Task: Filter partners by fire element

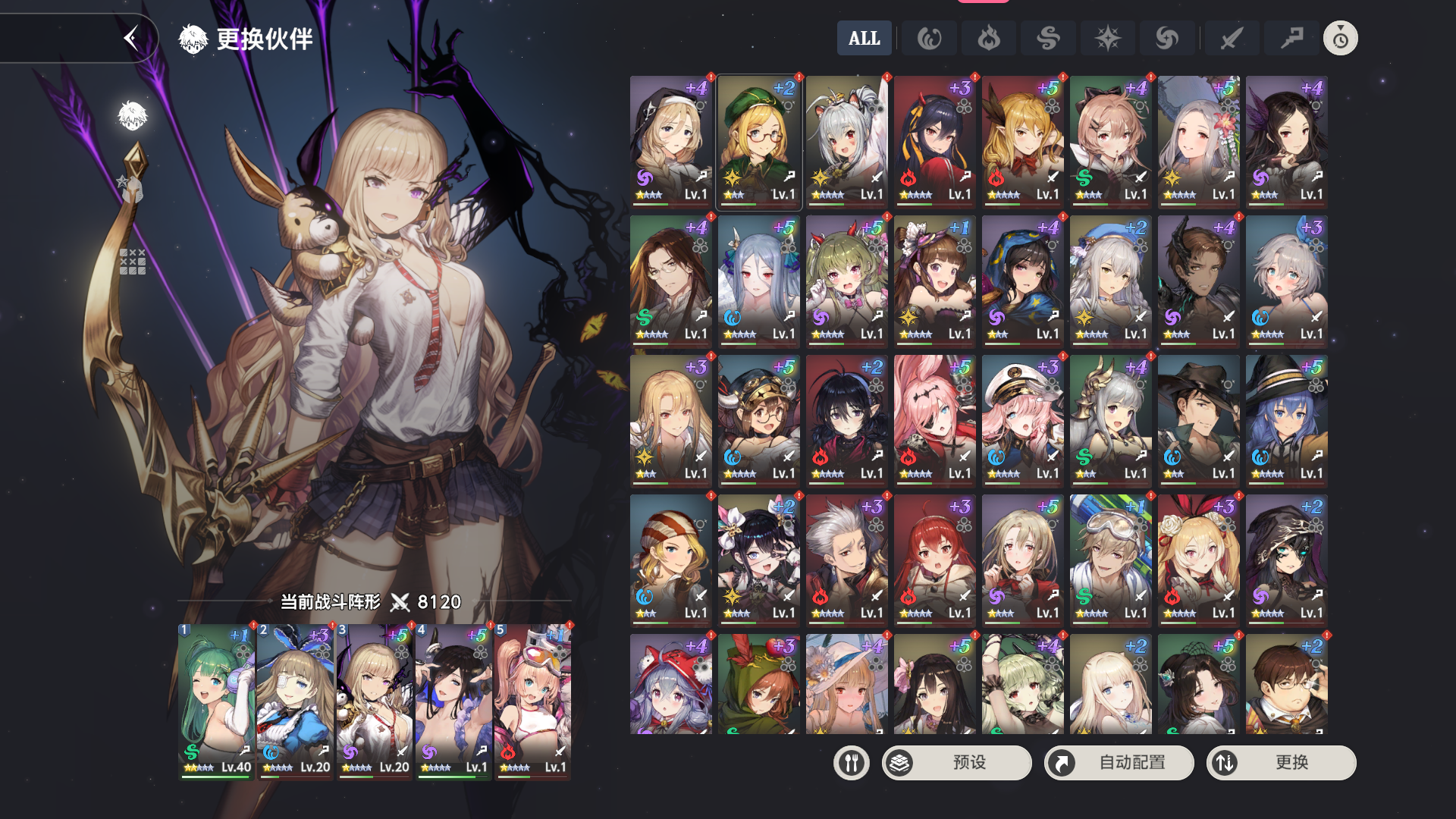Action: point(988,38)
